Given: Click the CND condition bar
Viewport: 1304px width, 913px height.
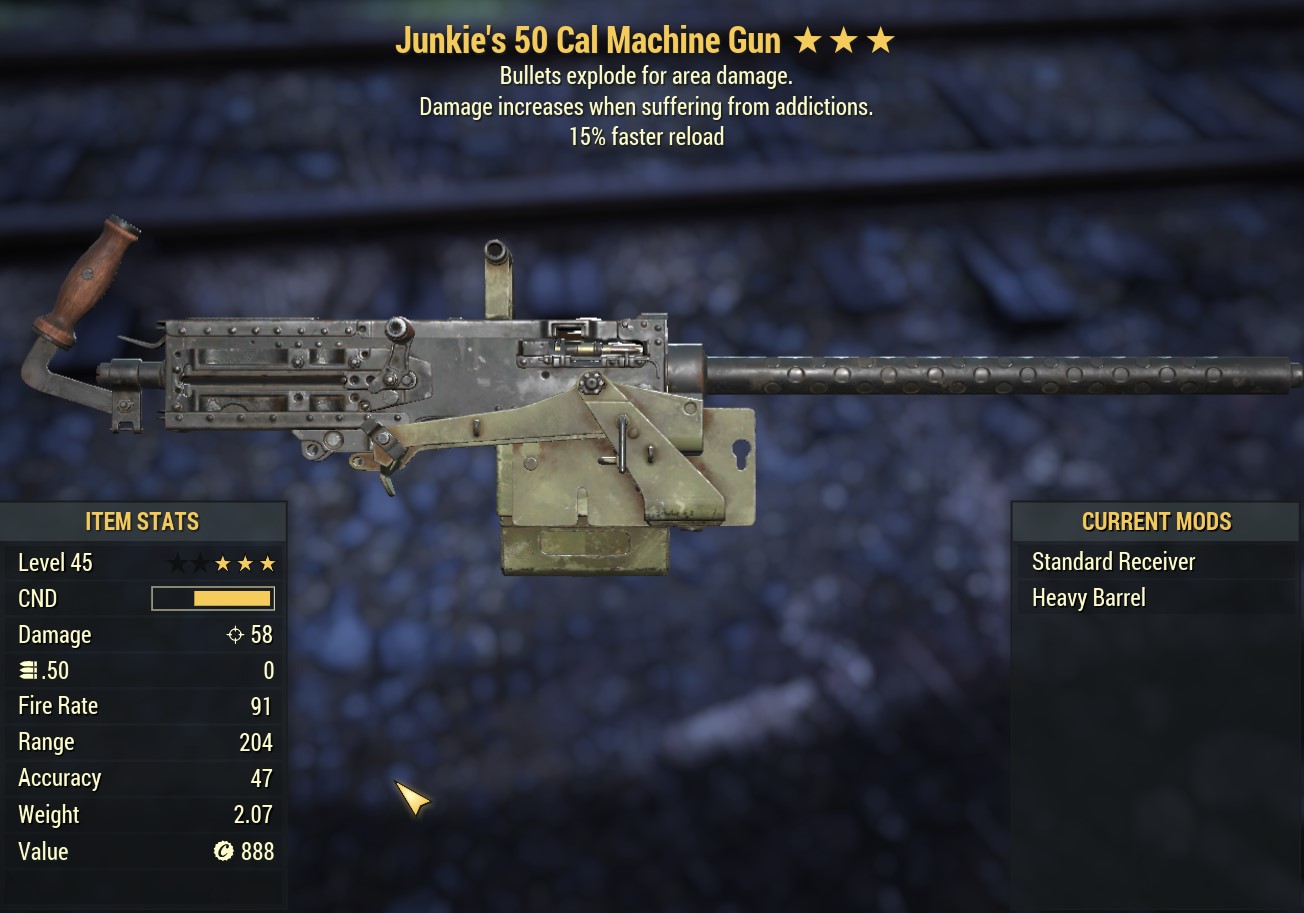Looking at the screenshot, I should pyautogui.click(x=213, y=598).
